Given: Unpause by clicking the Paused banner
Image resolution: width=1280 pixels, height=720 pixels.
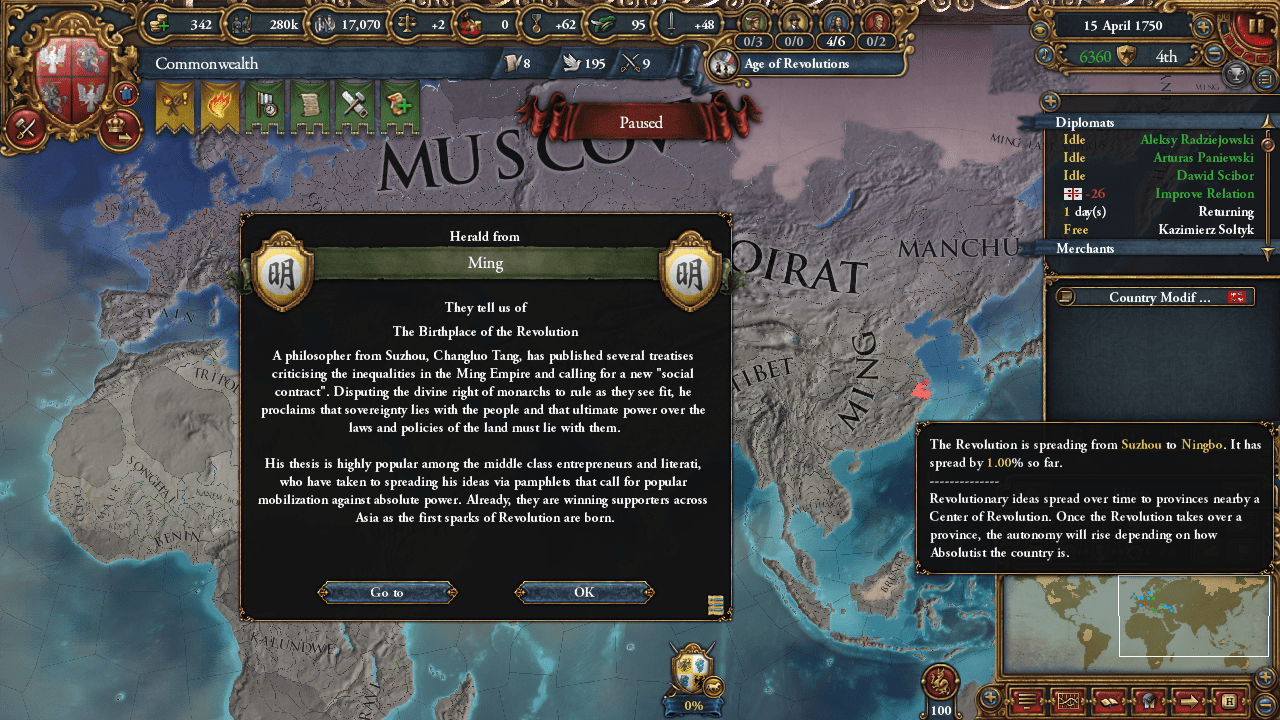Looking at the screenshot, I should 640,122.
